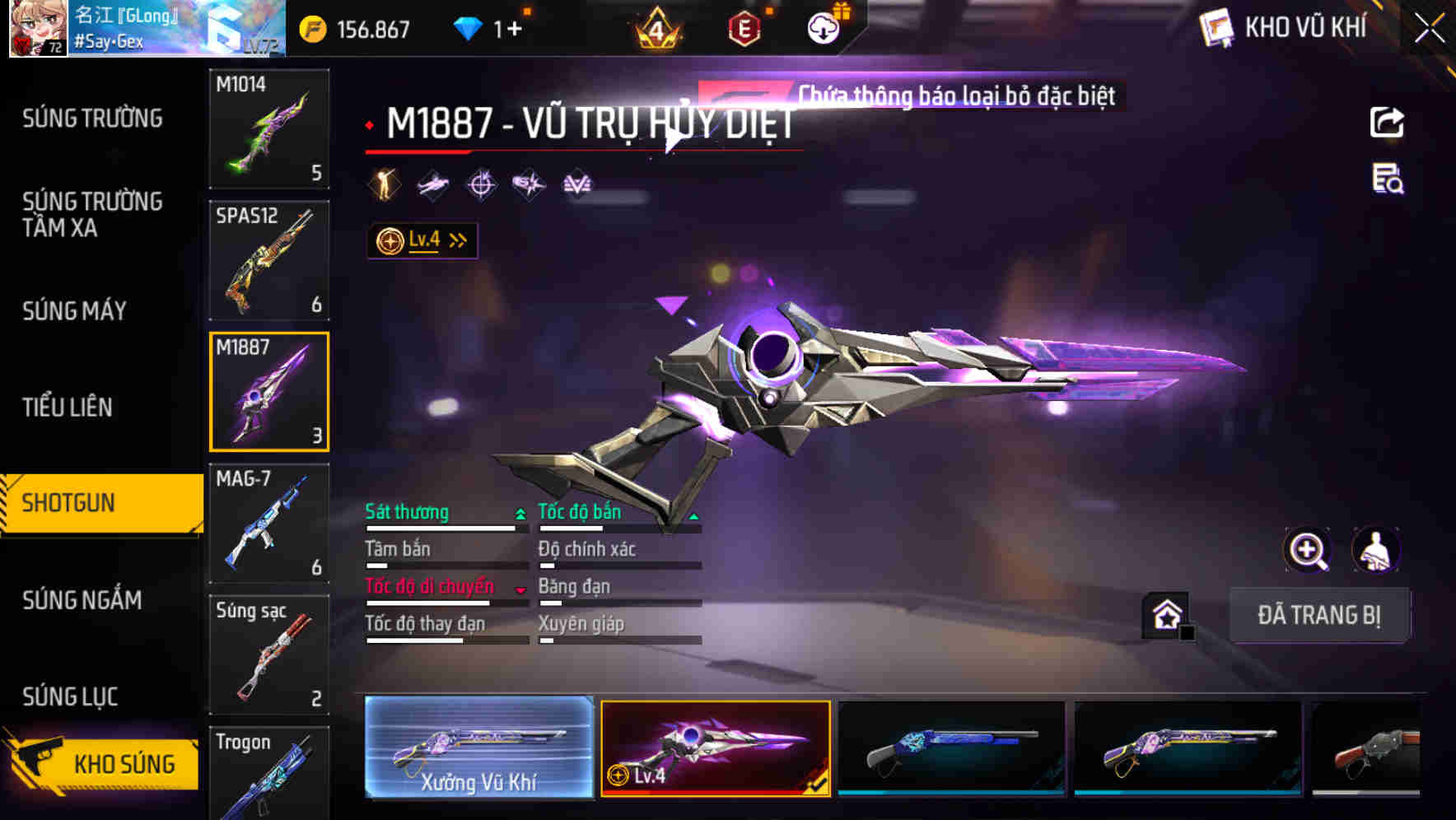Screen dimensions: 1456x820
Task: Toggle the crosshair skill attribute icon
Action: tap(481, 184)
